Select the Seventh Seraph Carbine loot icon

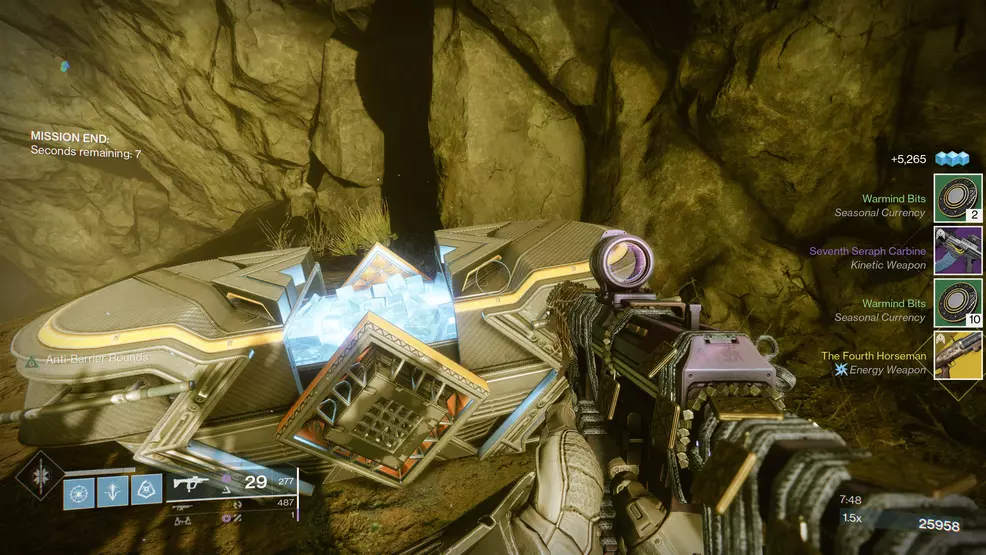point(958,251)
